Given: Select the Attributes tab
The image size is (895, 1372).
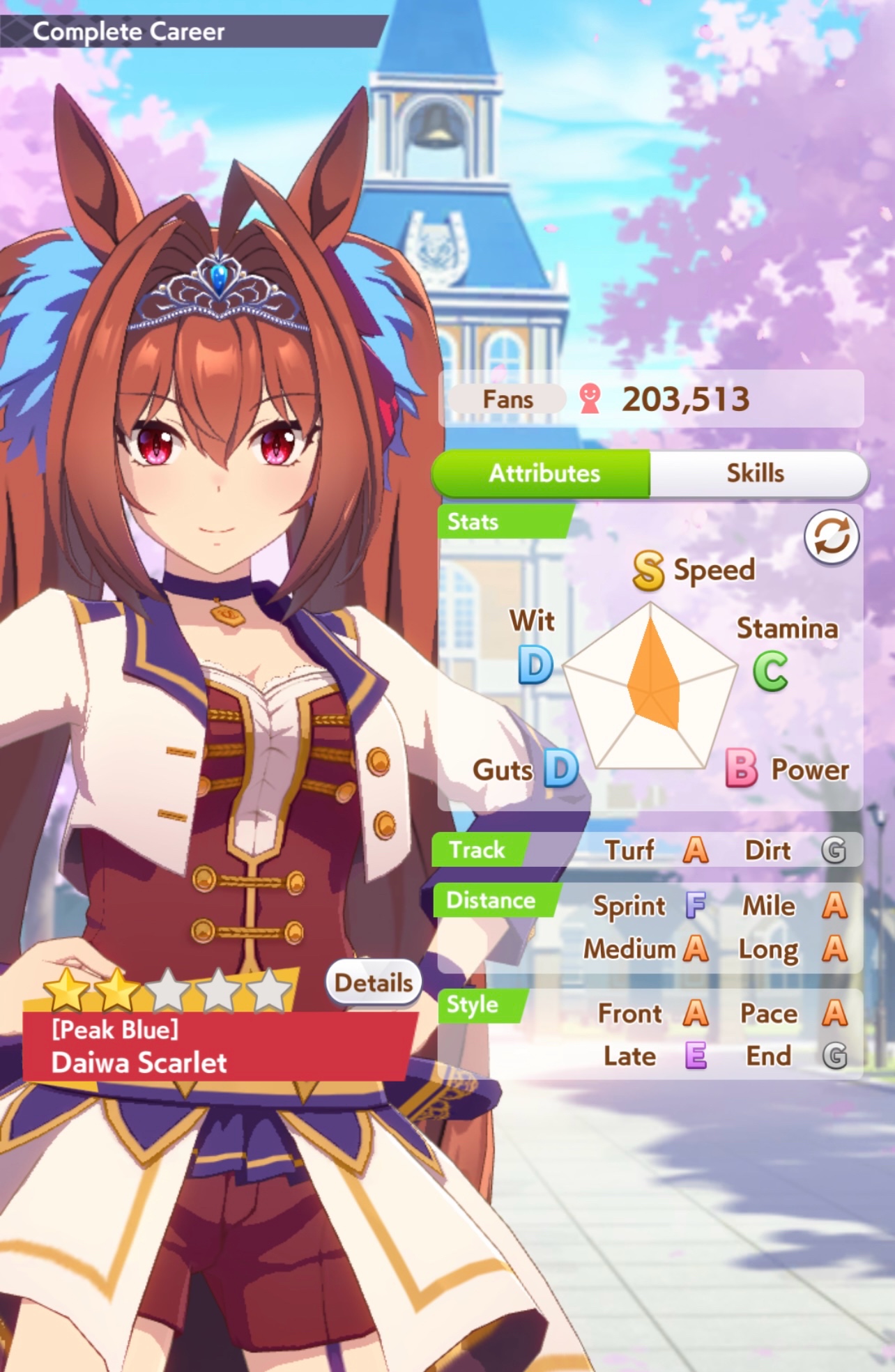Looking at the screenshot, I should (543, 473).
